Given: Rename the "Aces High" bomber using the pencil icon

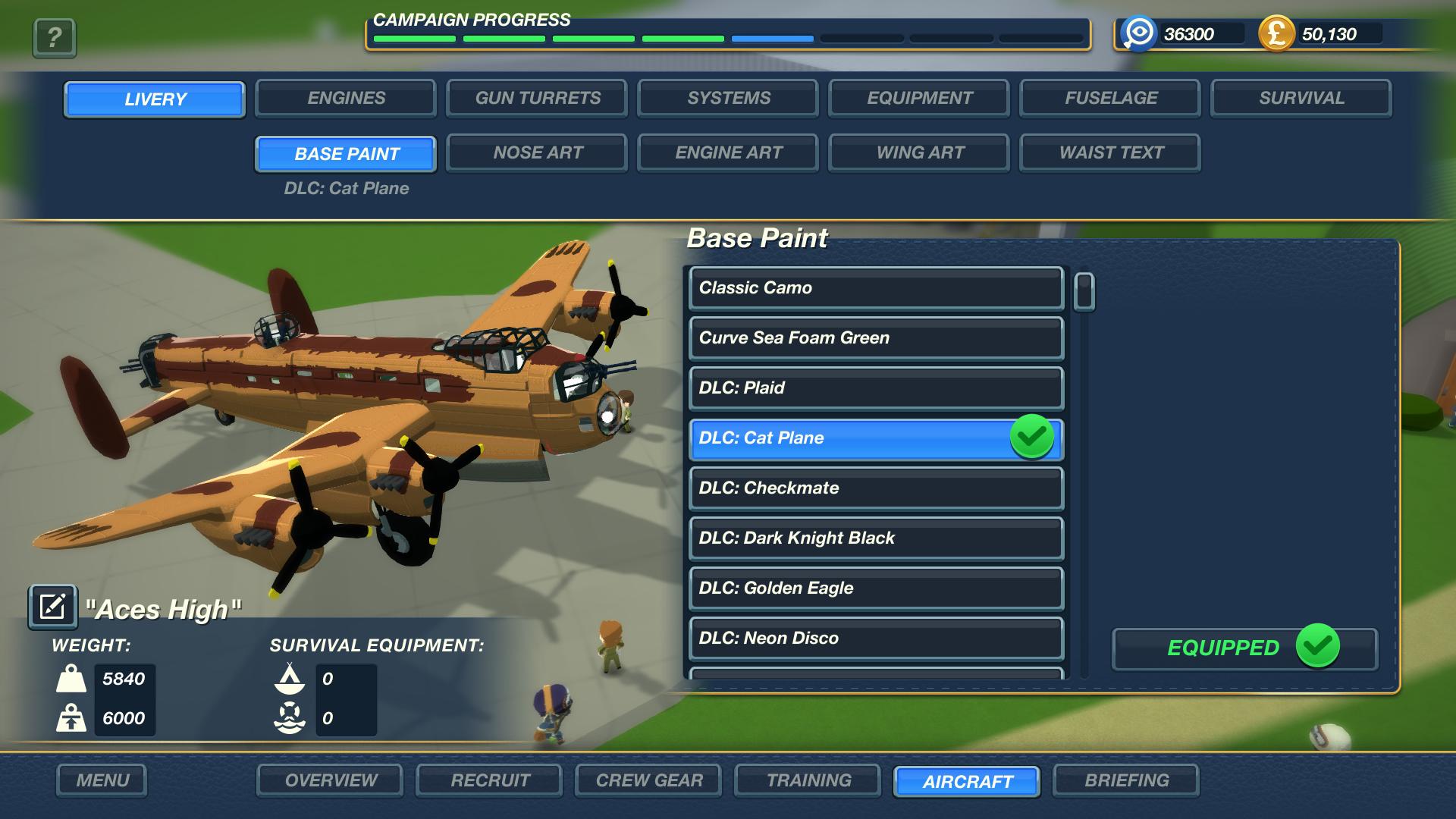Looking at the screenshot, I should pos(52,606).
